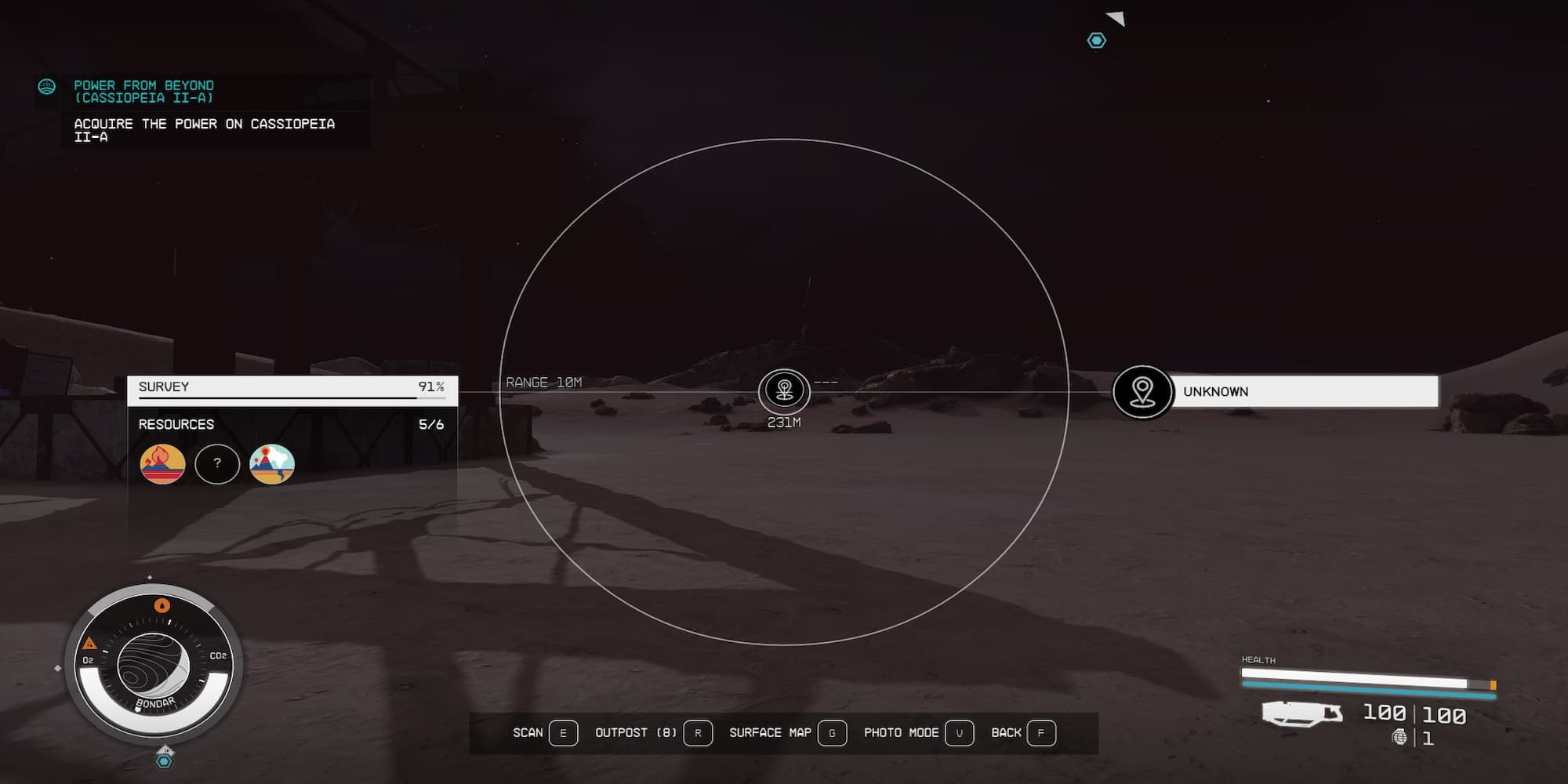Screen dimensions: 1568x784
Task: Select the geothermal resource icon
Action: (x=162, y=463)
